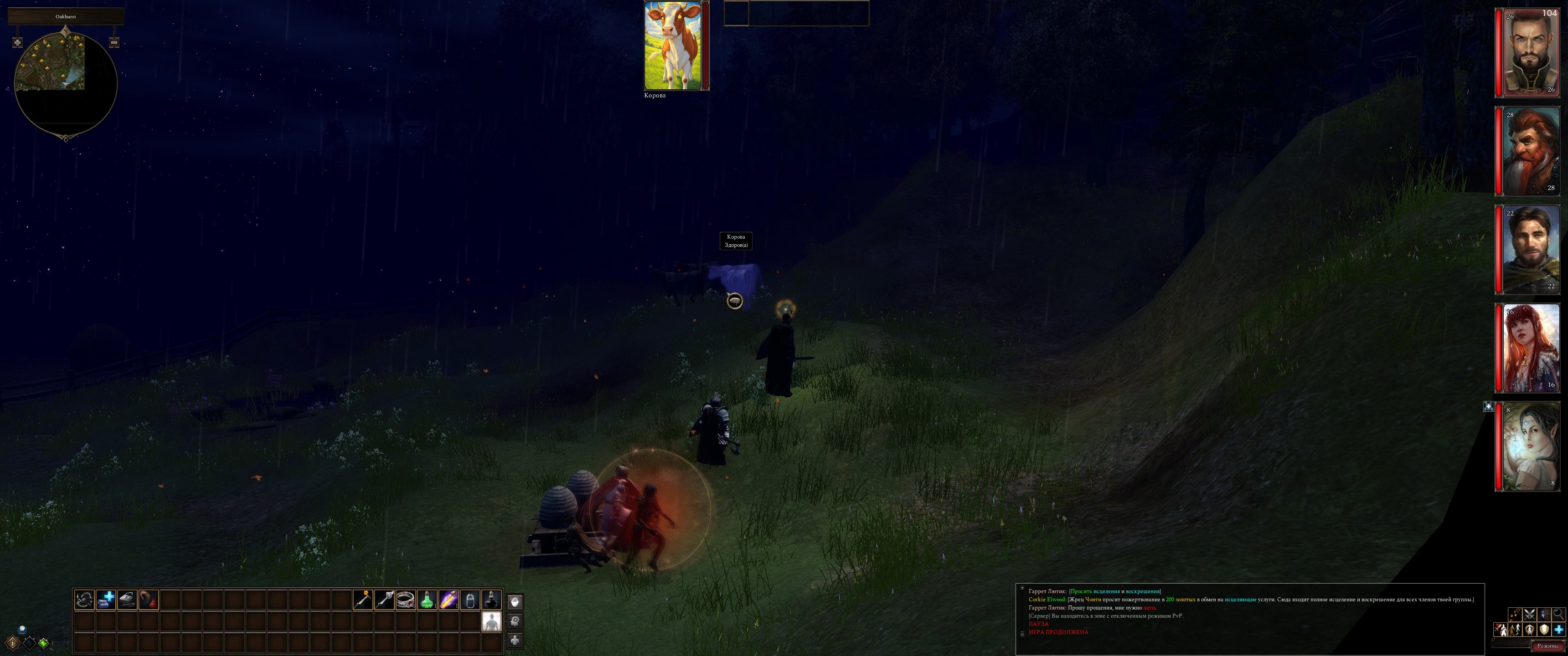The image size is (1568, 656).
Task: Select the cow target portrait
Action: click(x=673, y=46)
